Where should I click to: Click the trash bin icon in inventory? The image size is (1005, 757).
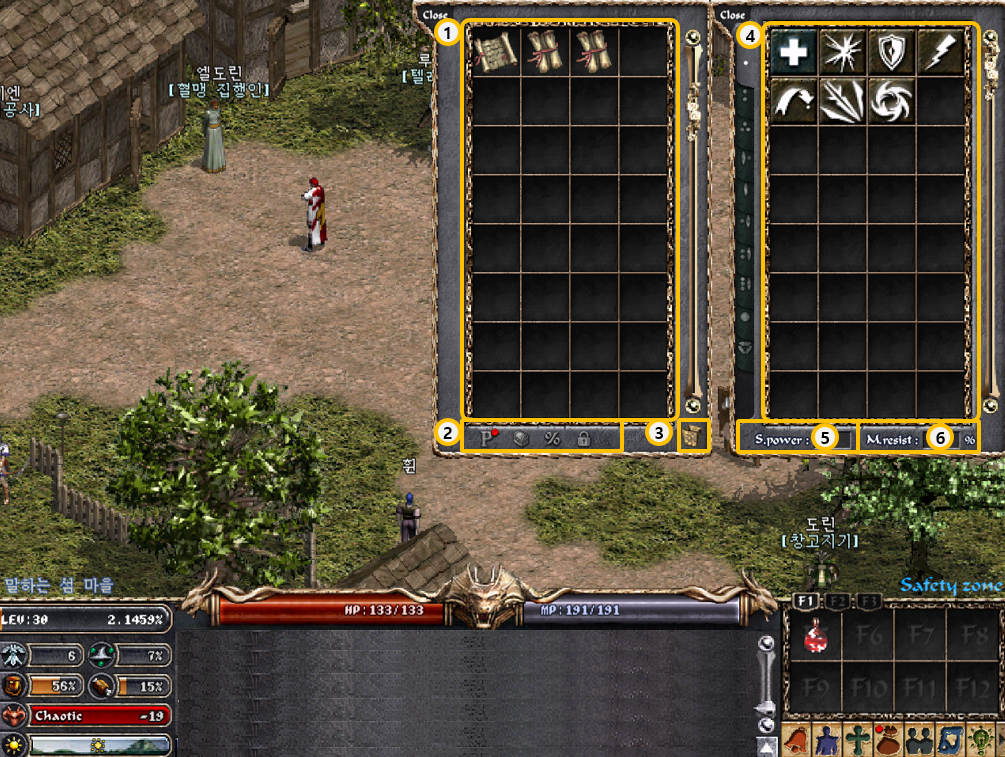pos(693,437)
